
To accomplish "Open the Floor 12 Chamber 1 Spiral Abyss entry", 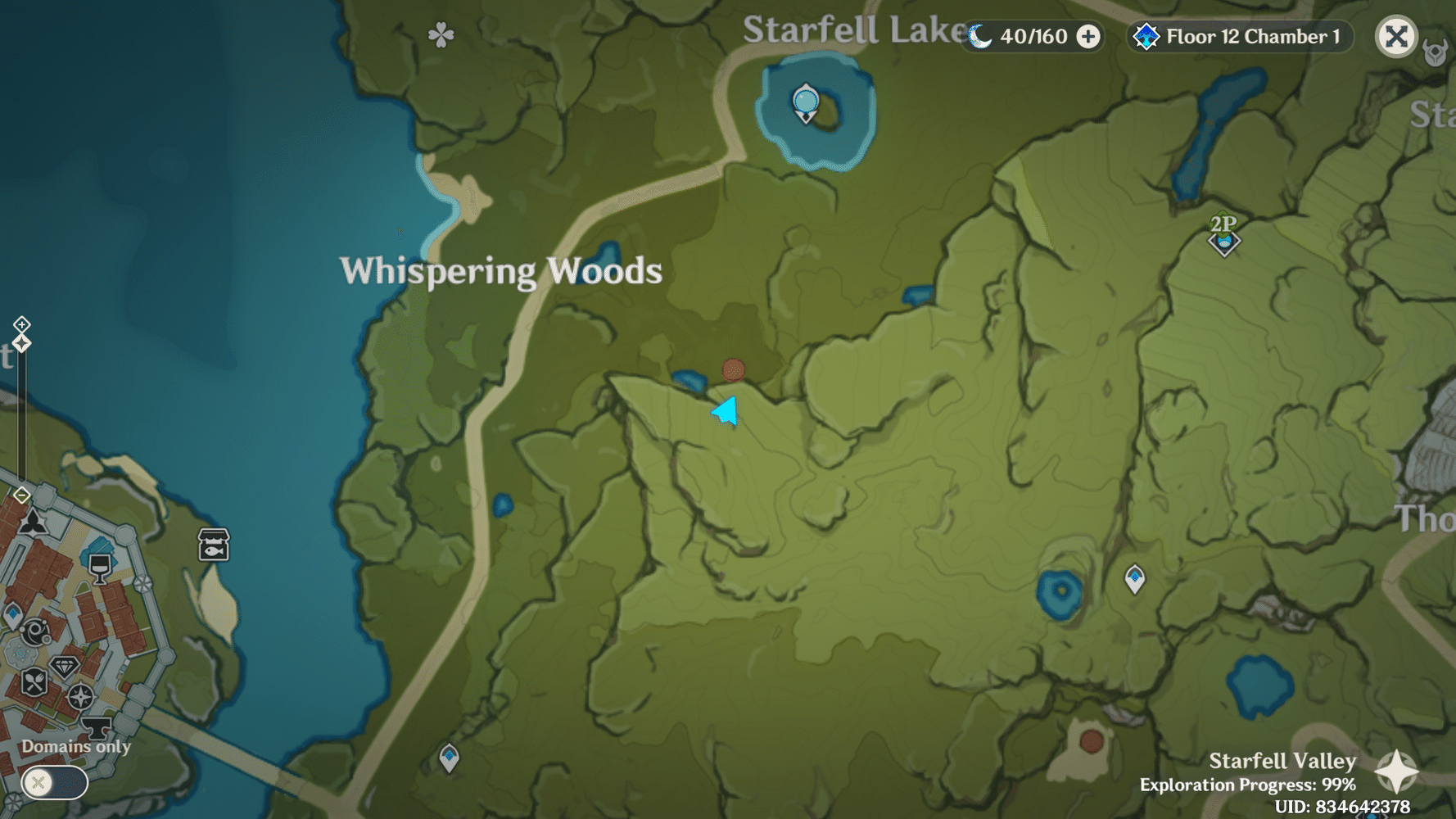I will 1239,36.
